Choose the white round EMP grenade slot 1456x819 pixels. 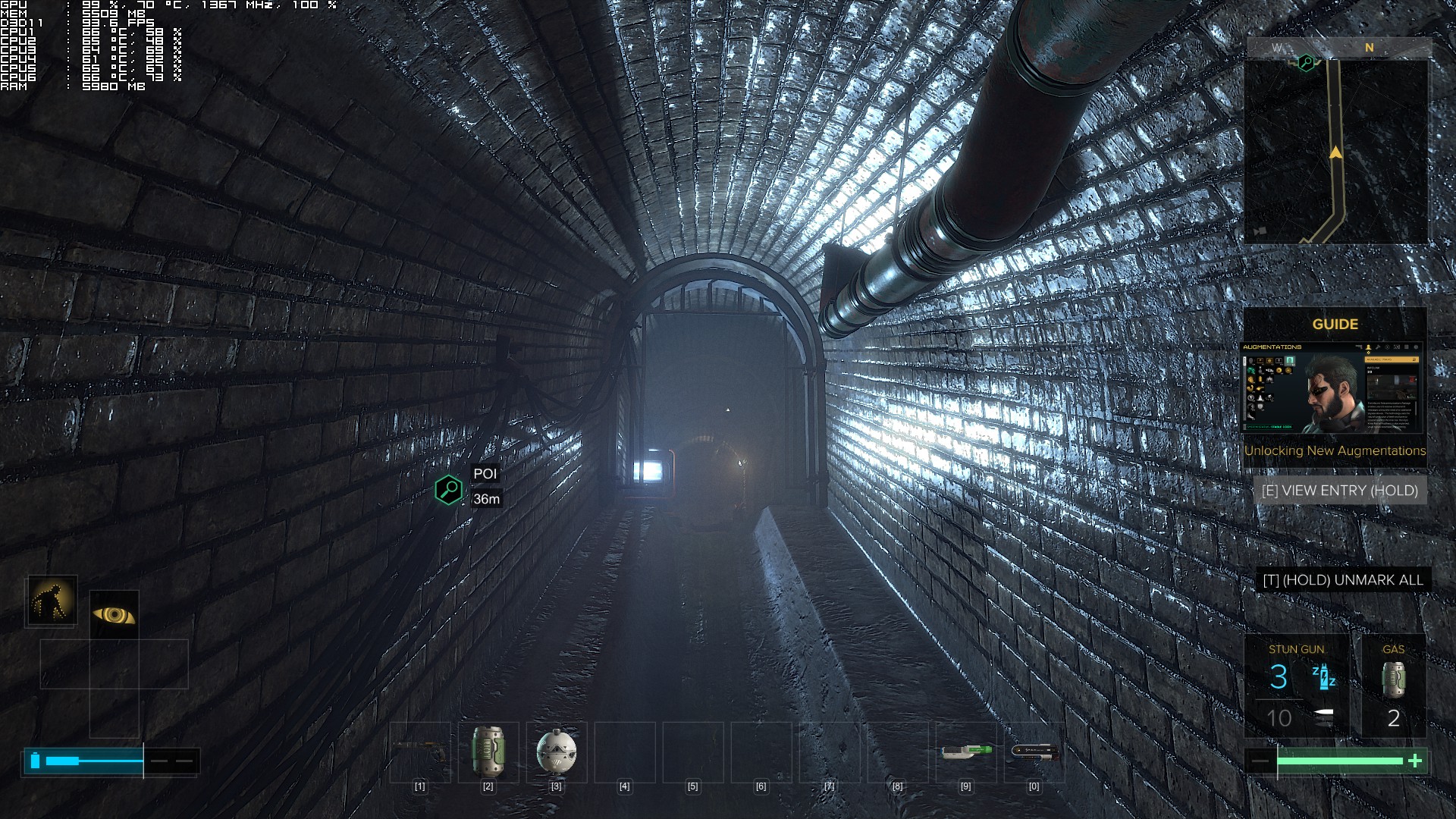coord(556,752)
